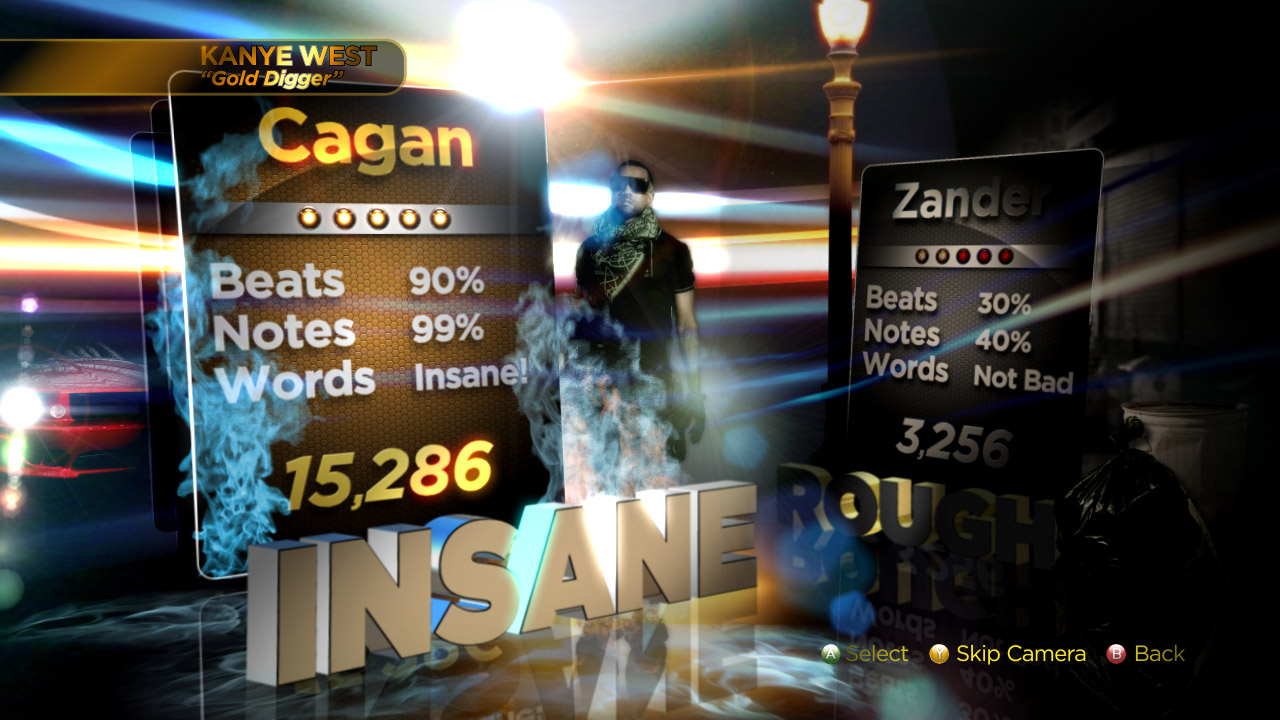The height and width of the screenshot is (720, 1280).
Task: Click the rightmost red dot on Zander's rating
Action: click(1004, 256)
